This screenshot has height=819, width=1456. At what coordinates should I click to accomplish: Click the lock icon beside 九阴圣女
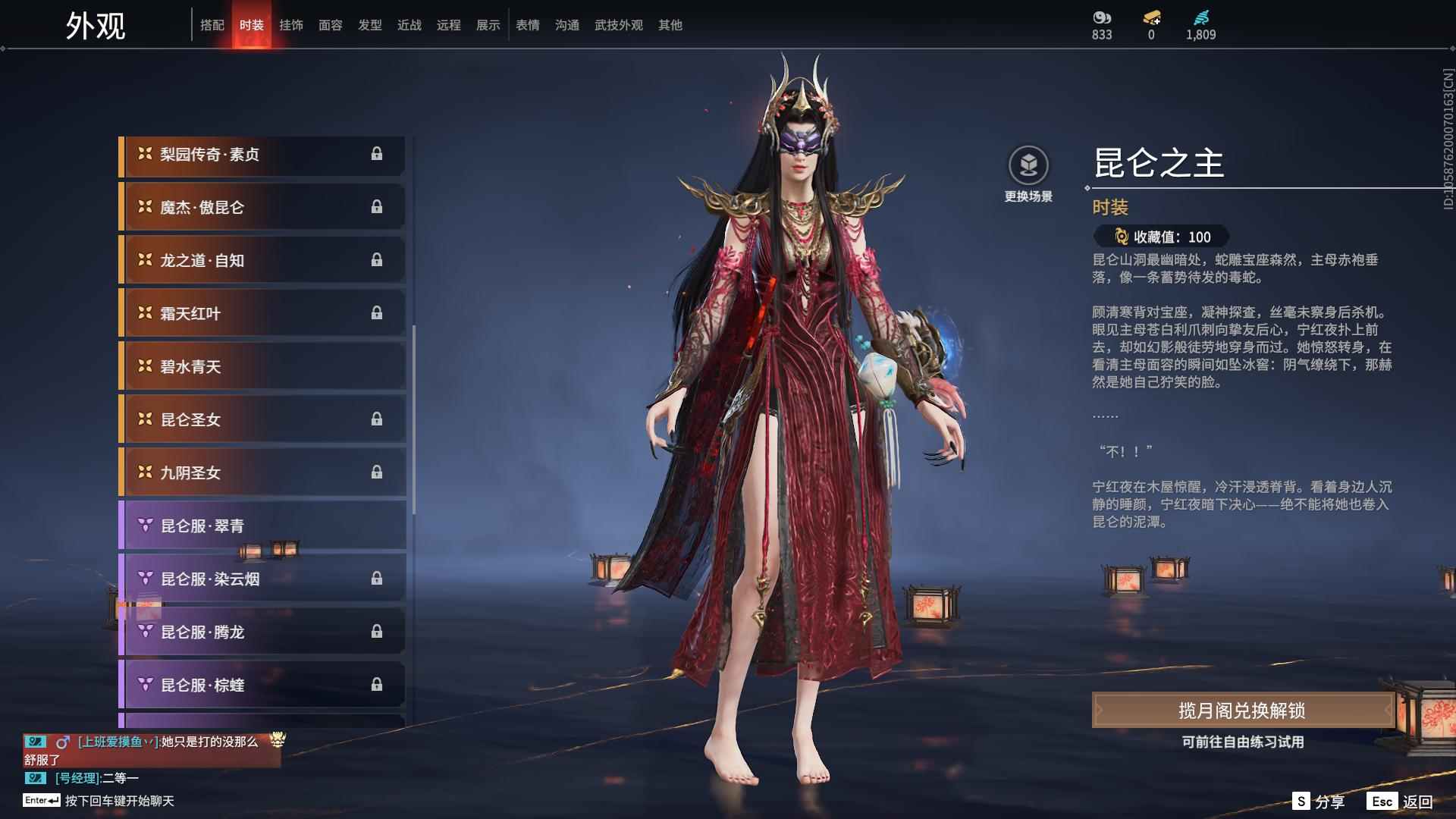click(x=377, y=472)
